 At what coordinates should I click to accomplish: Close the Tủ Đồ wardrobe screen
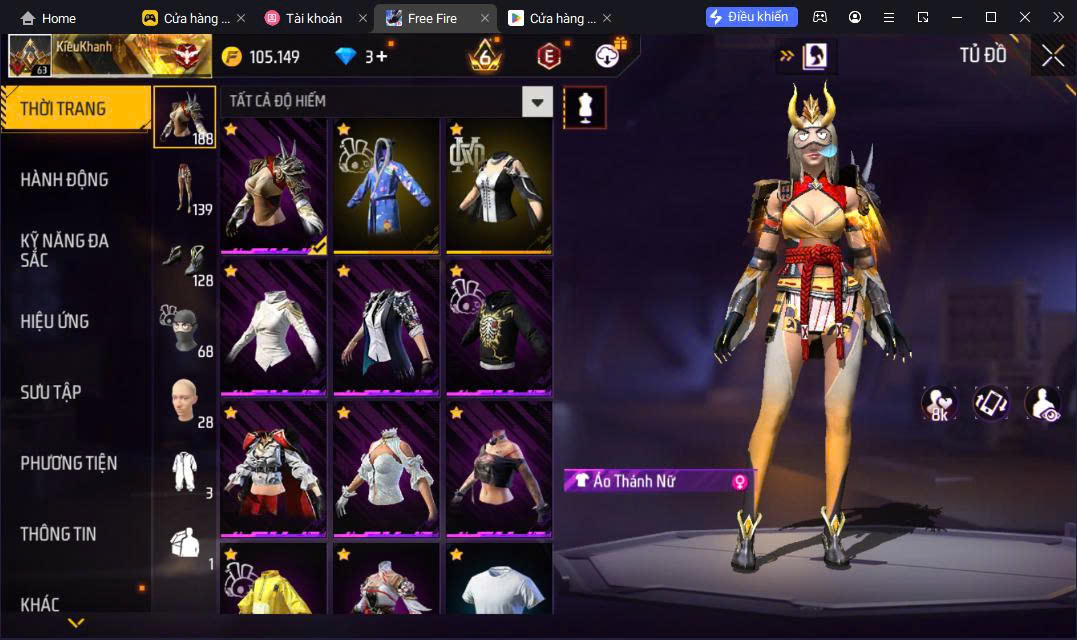coord(1053,56)
